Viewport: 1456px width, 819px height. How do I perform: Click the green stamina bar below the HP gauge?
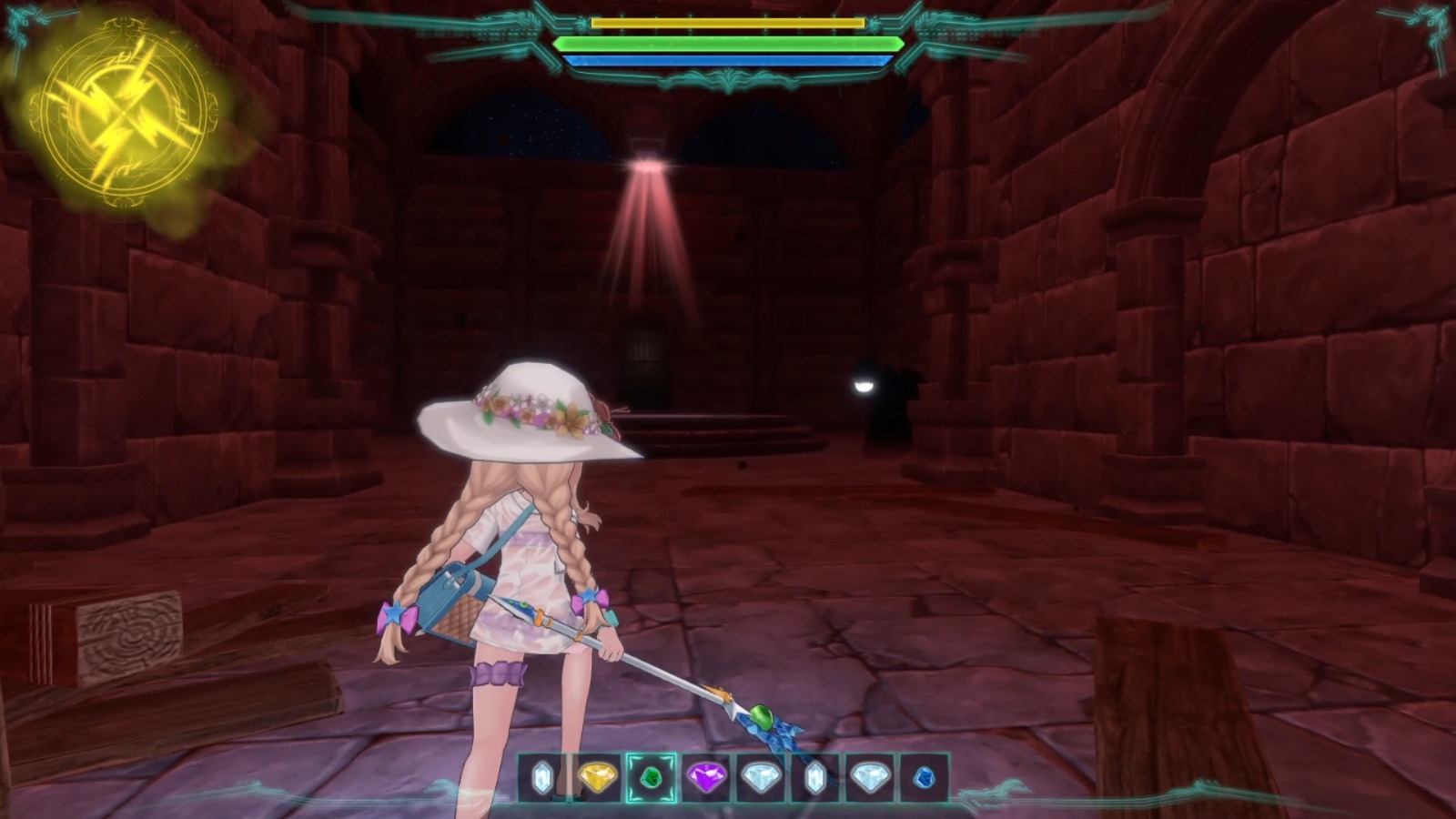coord(728,44)
